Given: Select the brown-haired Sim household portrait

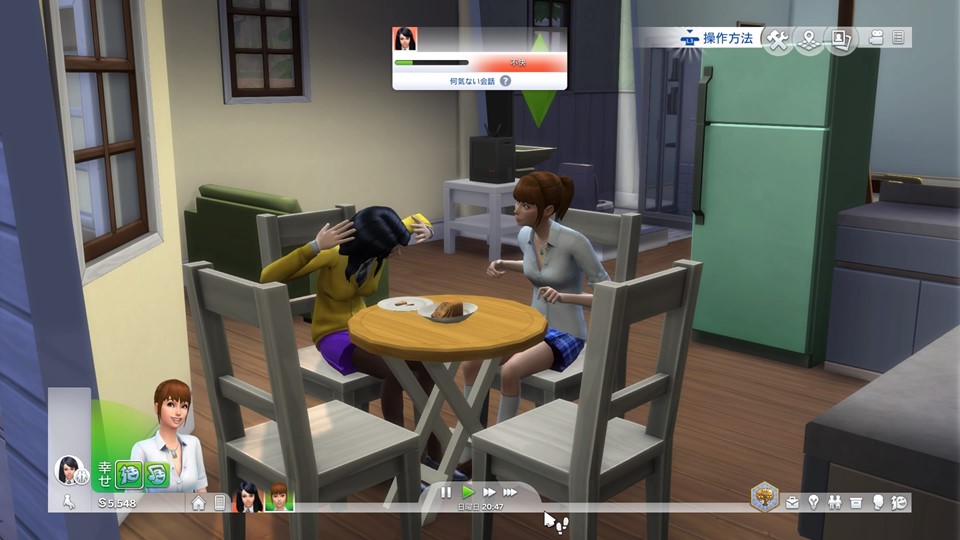Looking at the screenshot, I should pyautogui.click(x=278, y=497).
